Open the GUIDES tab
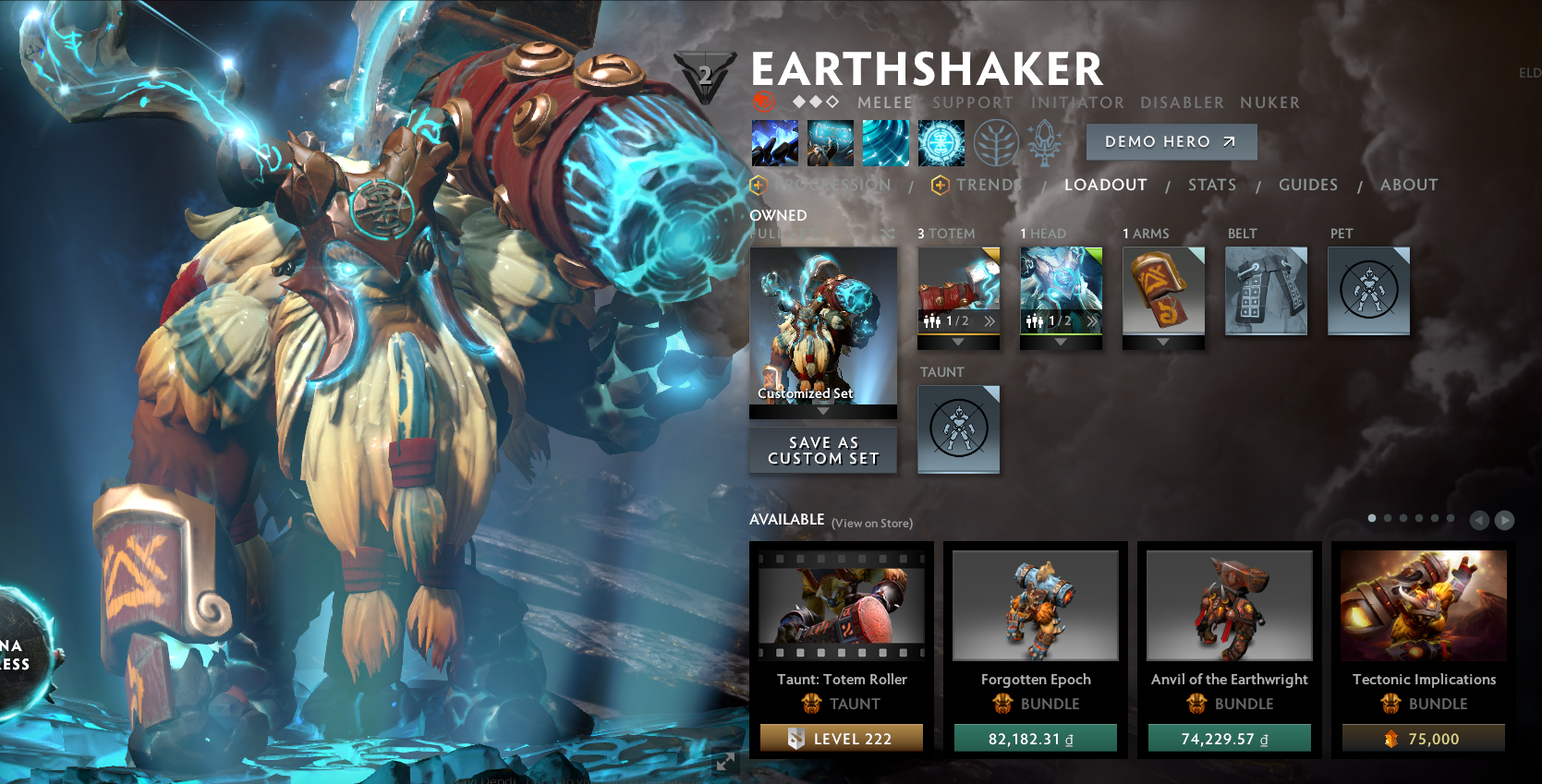 tap(1308, 185)
